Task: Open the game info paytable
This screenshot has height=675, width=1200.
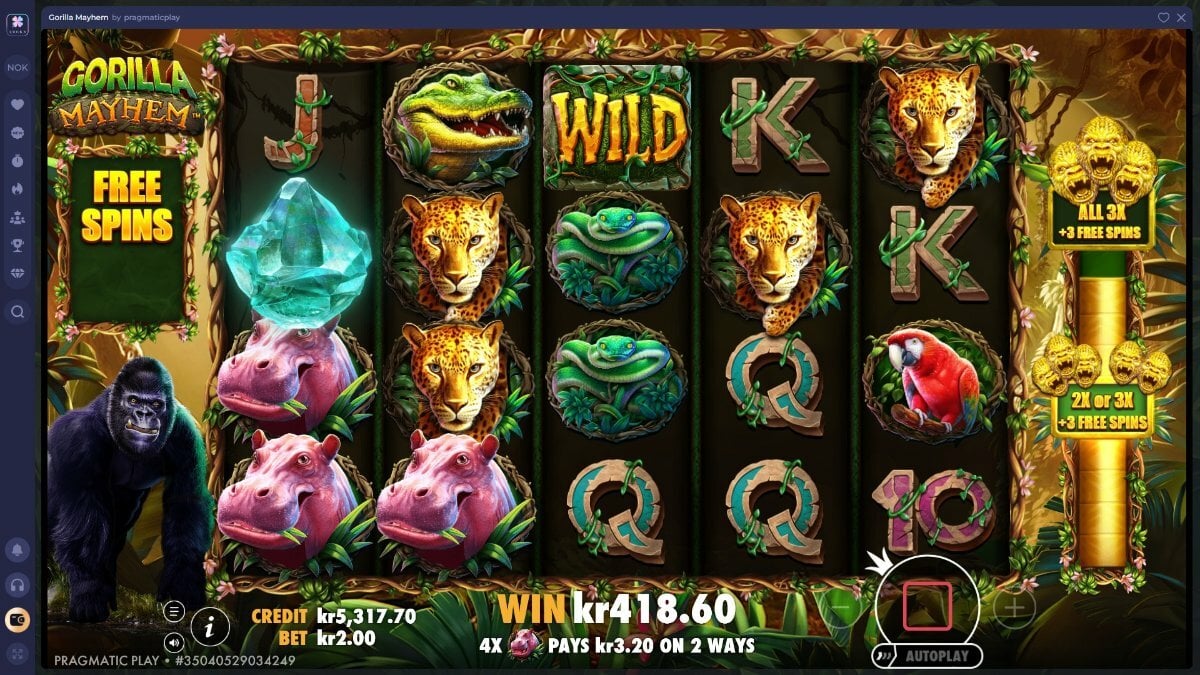Action: (210, 627)
